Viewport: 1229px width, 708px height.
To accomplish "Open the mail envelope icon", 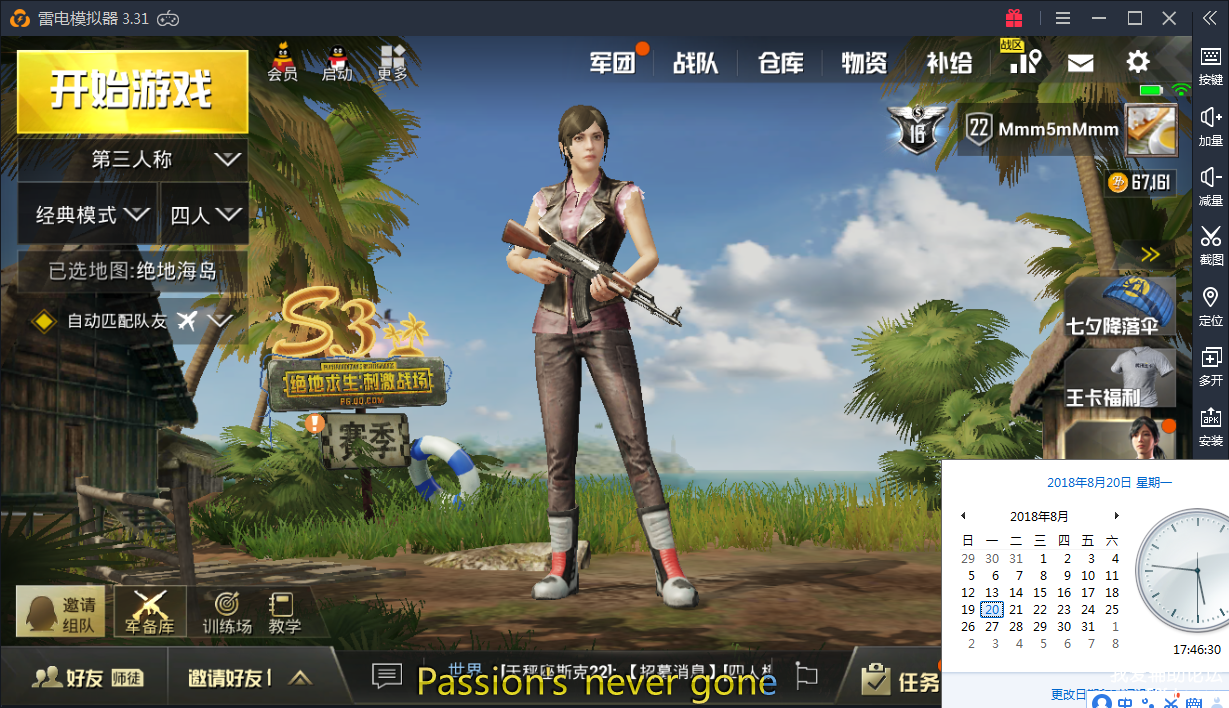I will [x=1080, y=63].
